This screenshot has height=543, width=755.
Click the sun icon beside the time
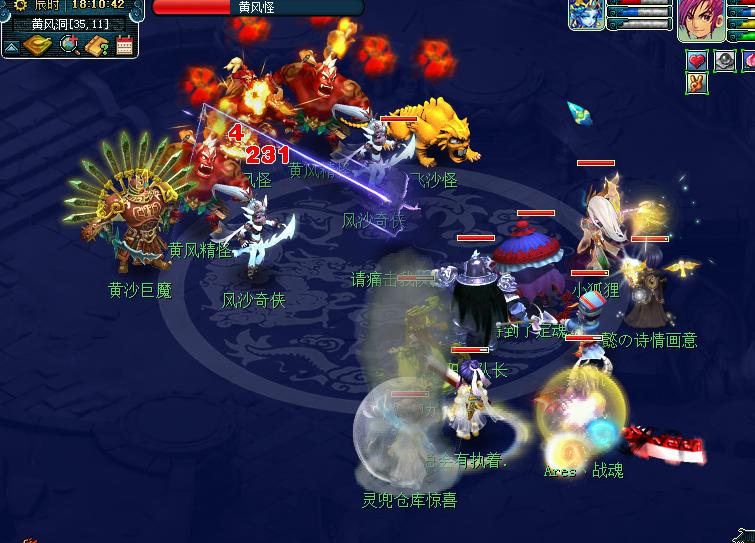pyautogui.click(x=20, y=5)
